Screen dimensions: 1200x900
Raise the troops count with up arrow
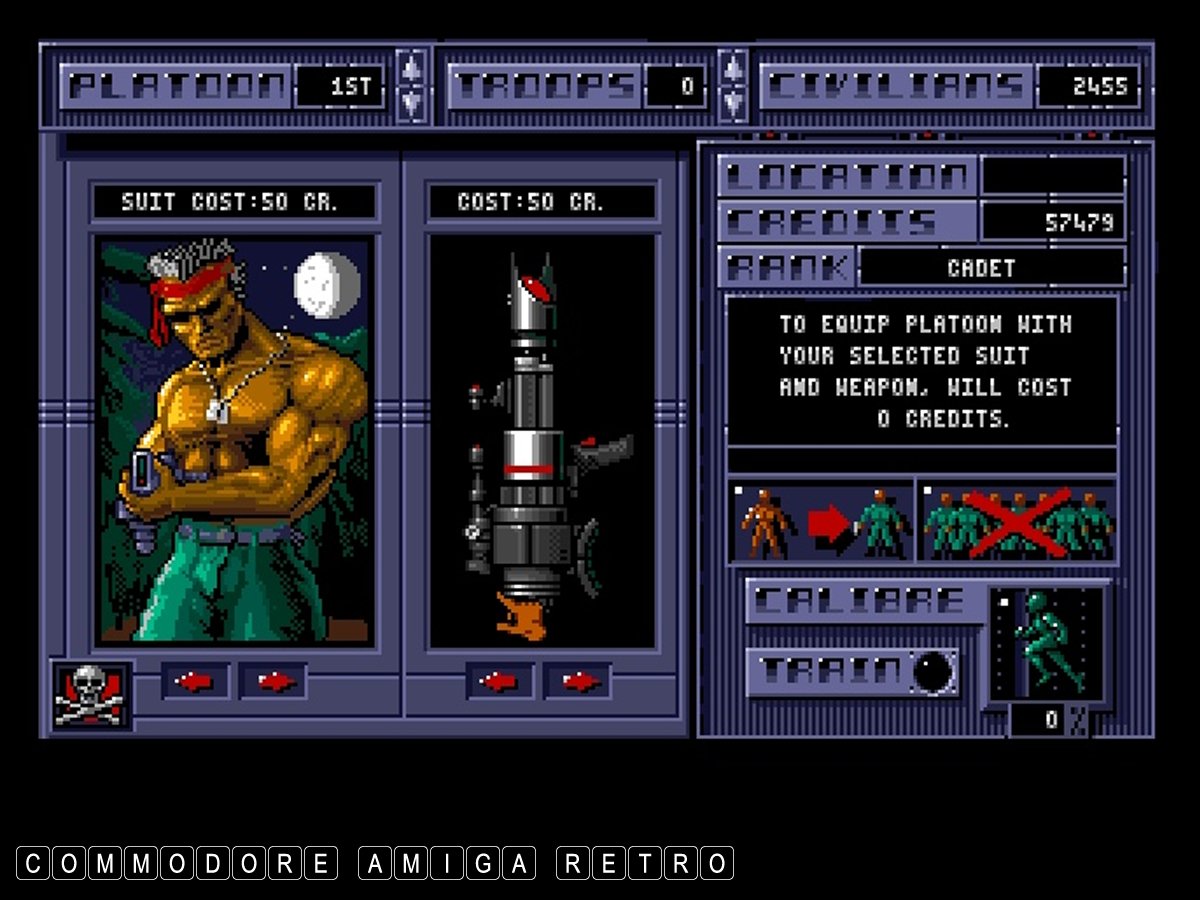tap(733, 68)
